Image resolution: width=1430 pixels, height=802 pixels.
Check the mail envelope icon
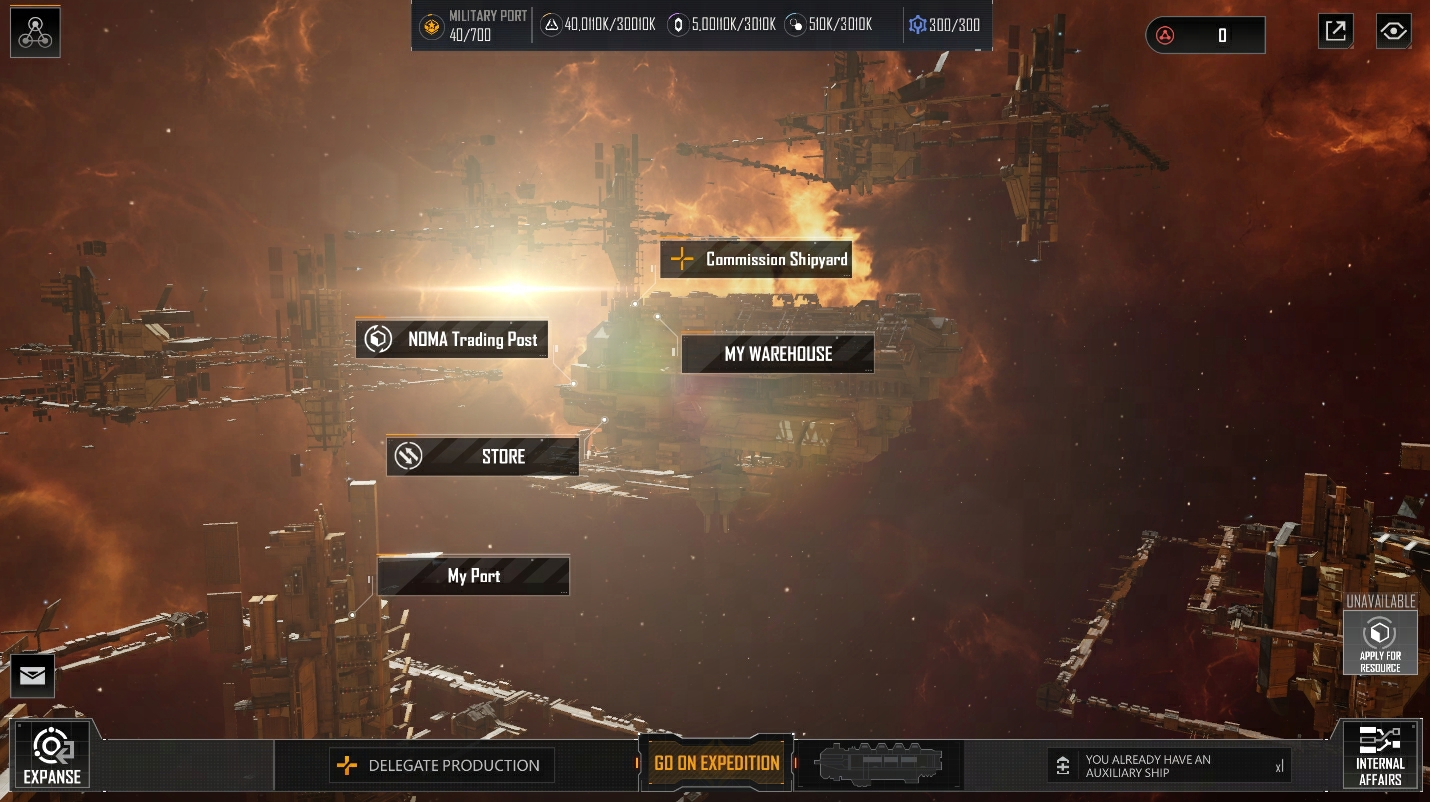[32, 677]
